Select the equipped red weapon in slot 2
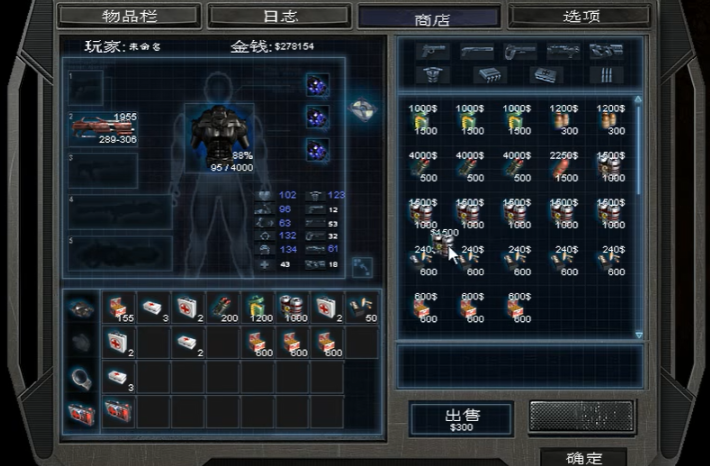 [x=101, y=128]
